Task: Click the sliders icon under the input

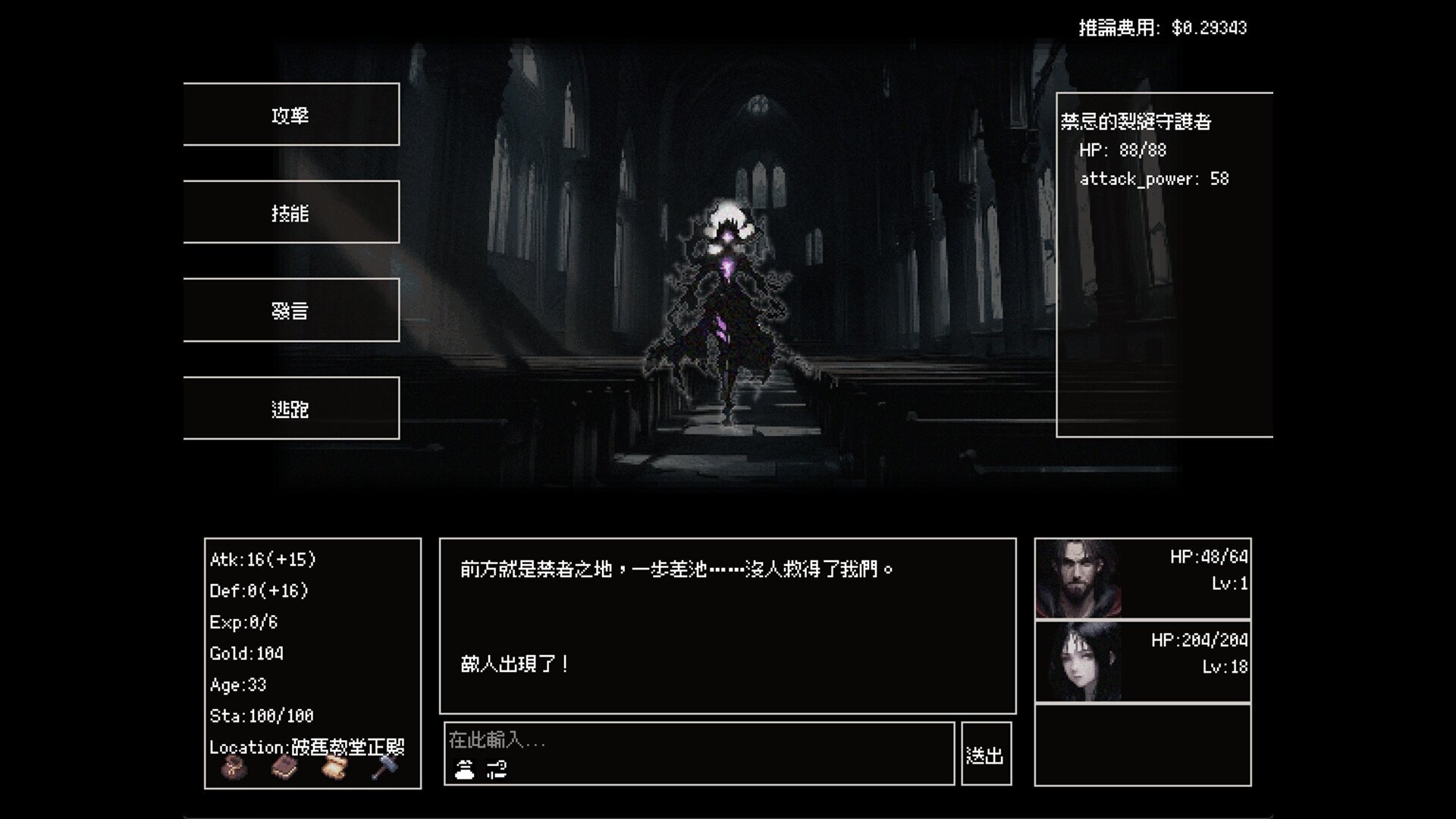Action: click(497, 770)
